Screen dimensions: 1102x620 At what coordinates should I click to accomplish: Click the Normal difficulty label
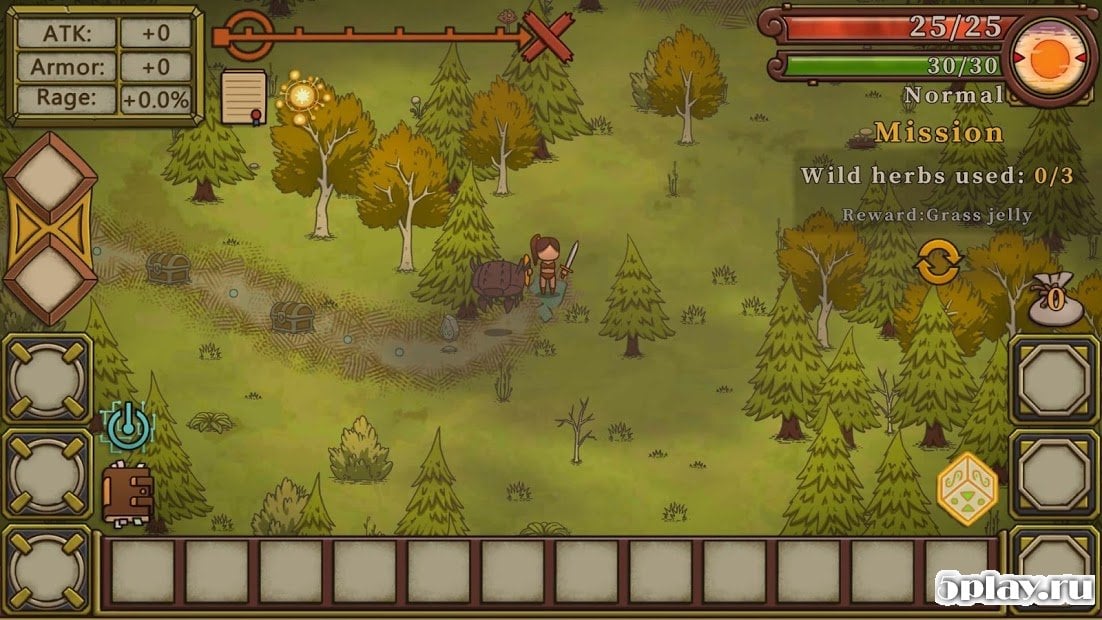[x=952, y=95]
